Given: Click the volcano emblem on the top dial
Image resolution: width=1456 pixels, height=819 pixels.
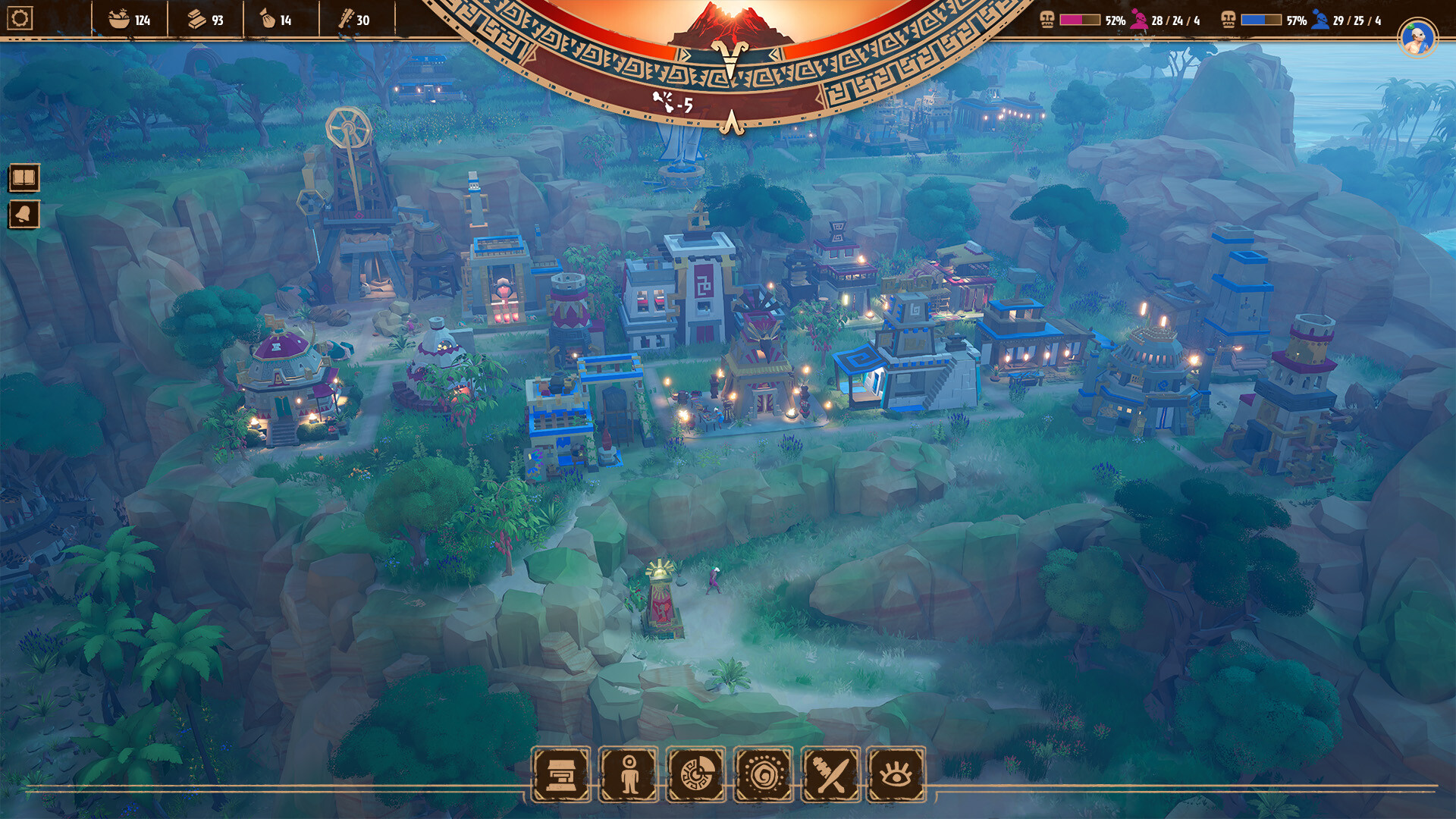Looking at the screenshot, I should coord(730,24).
